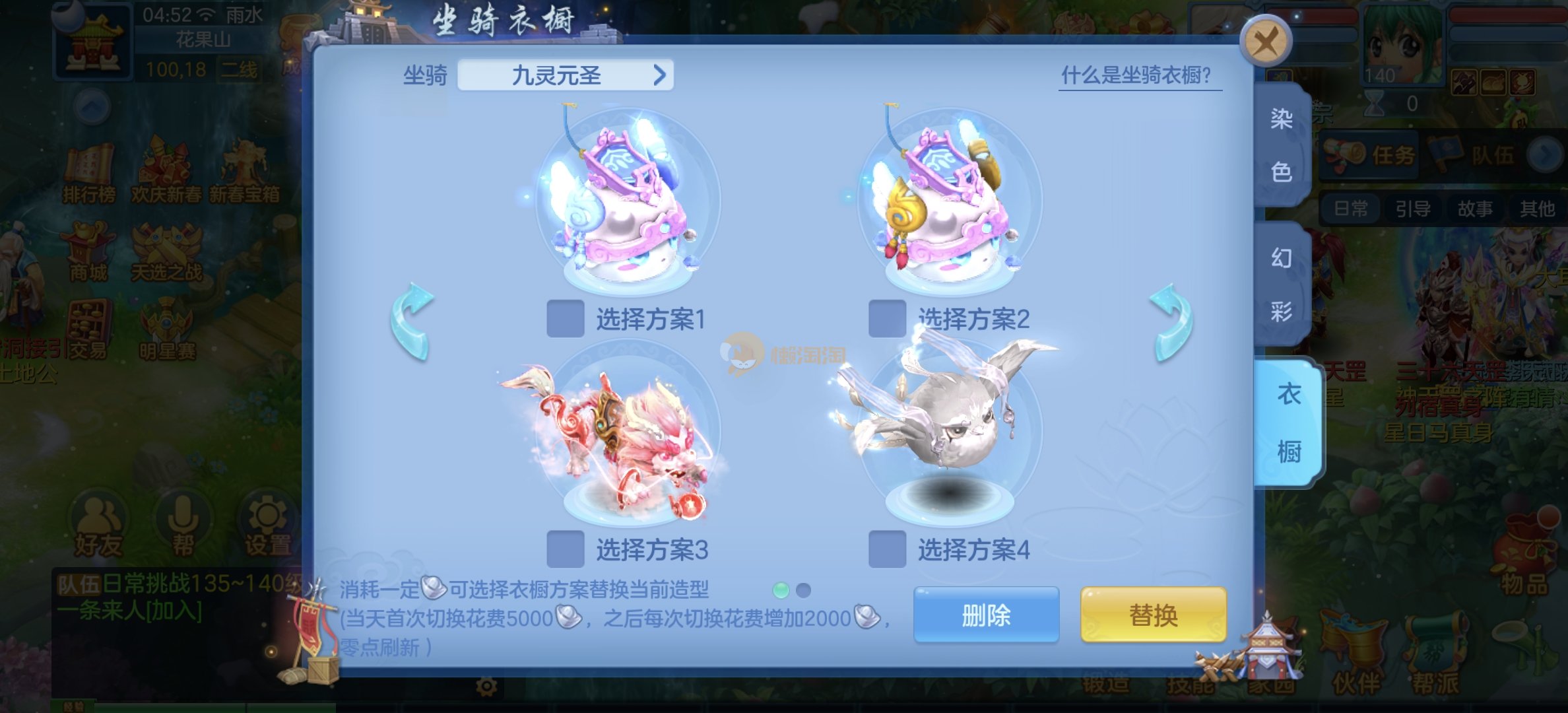Viewport: 1568px width, 713px height.
Task: Close the mount wardrobe window
Action: (x=1265, y=42)
